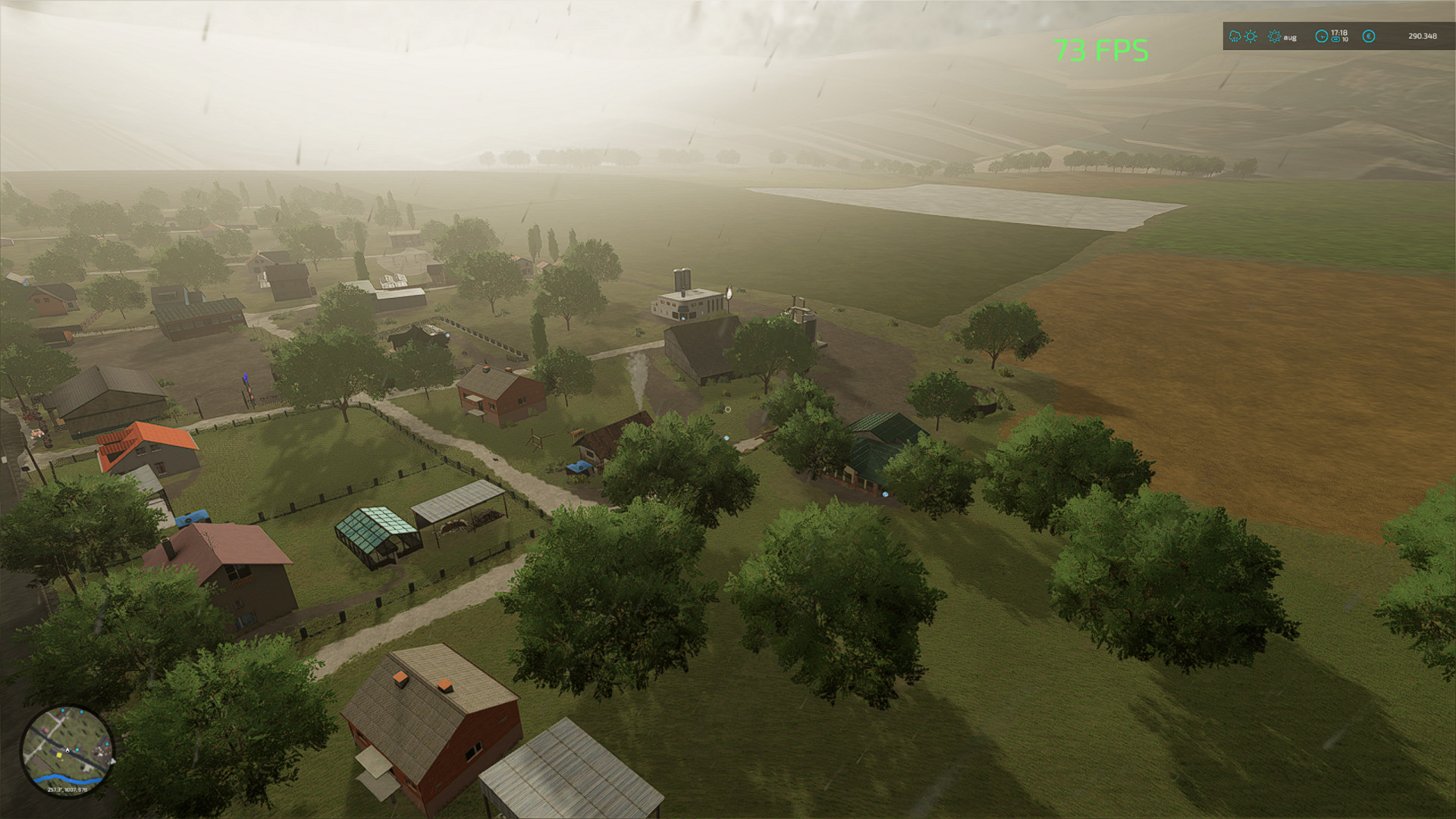Image resolution: width=1456 pixels, height=819 pixels.
Task: Click the rain cloud current weather icon
Action: coord(1234,36)
